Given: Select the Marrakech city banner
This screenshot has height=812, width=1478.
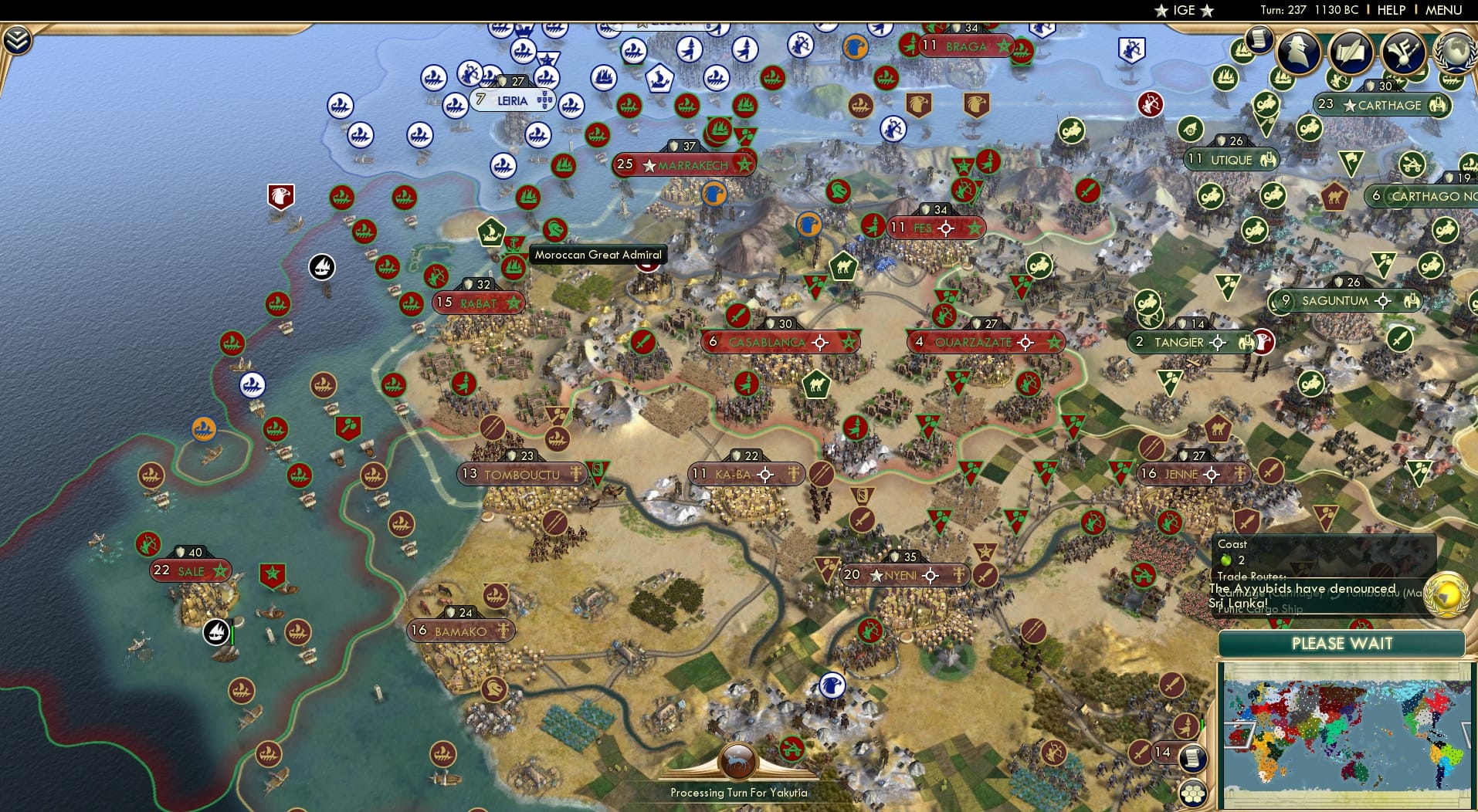Looking at the screenshot, I should 683,164.
